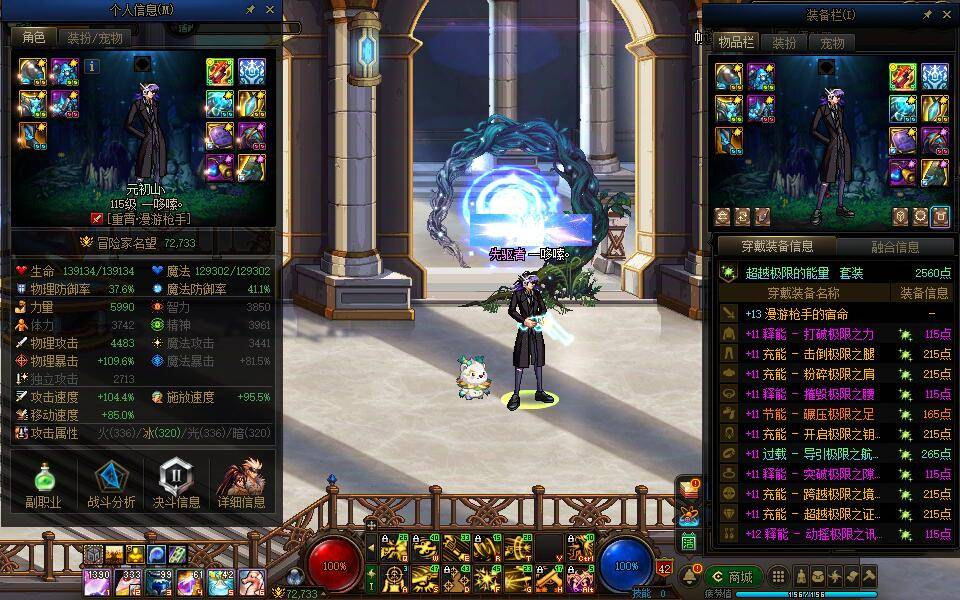Open the 详细信息 detailed stats

(241, 485)
